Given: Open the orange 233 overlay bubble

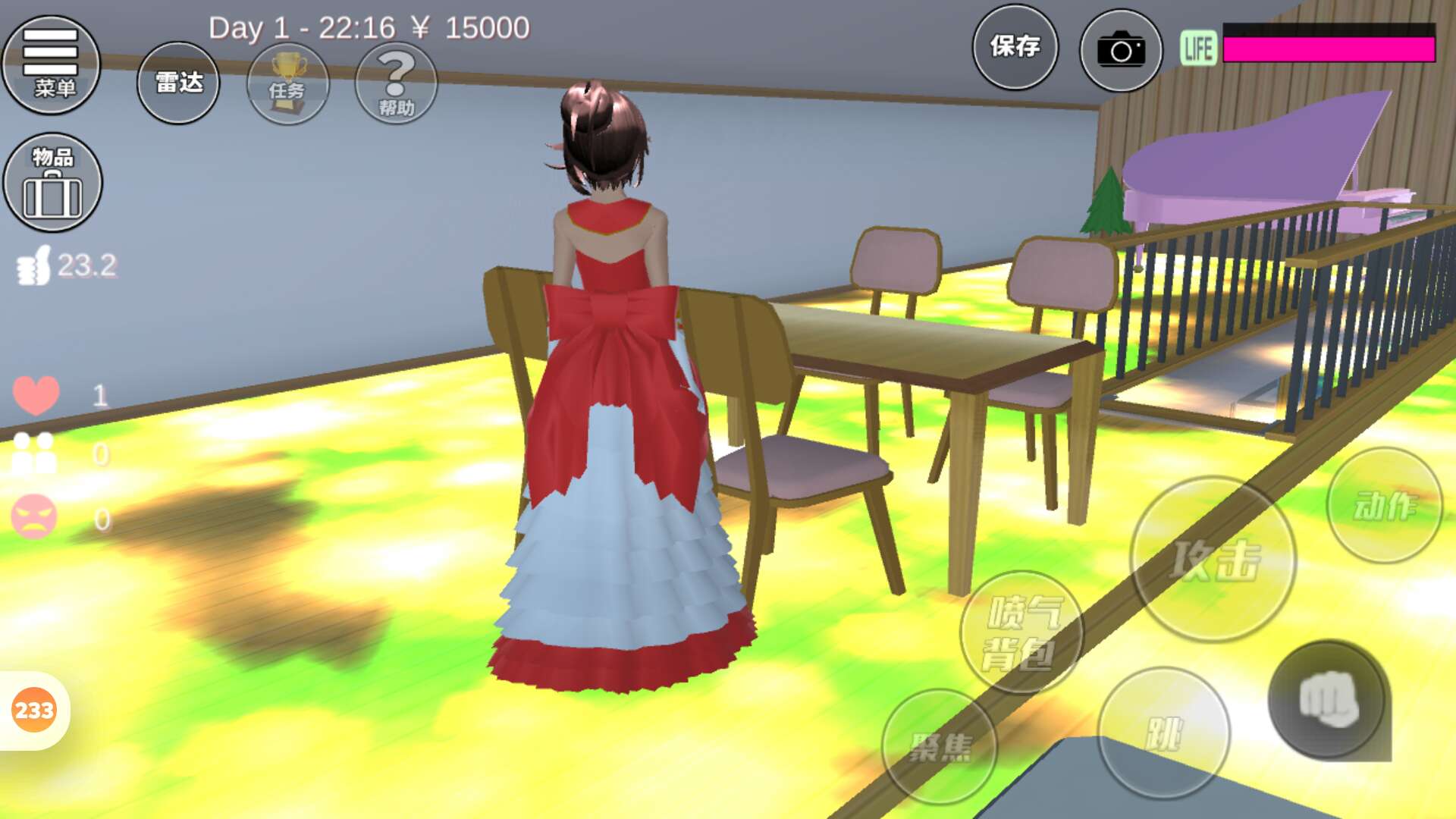Looking at the screenshot, I should 34,711.
